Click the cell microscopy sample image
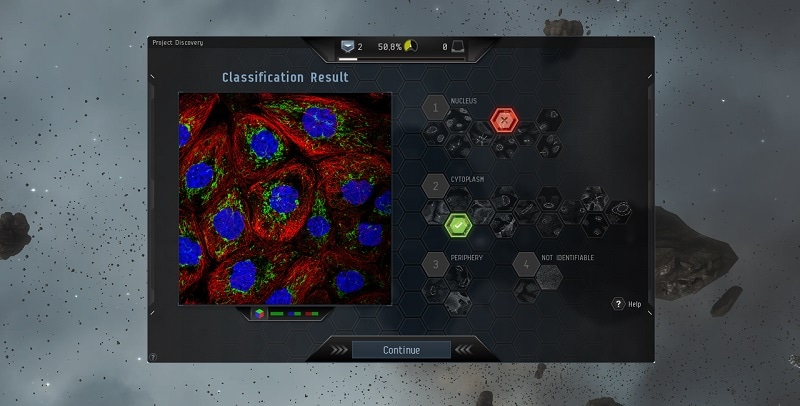800x406 pixels. point(284,198)
